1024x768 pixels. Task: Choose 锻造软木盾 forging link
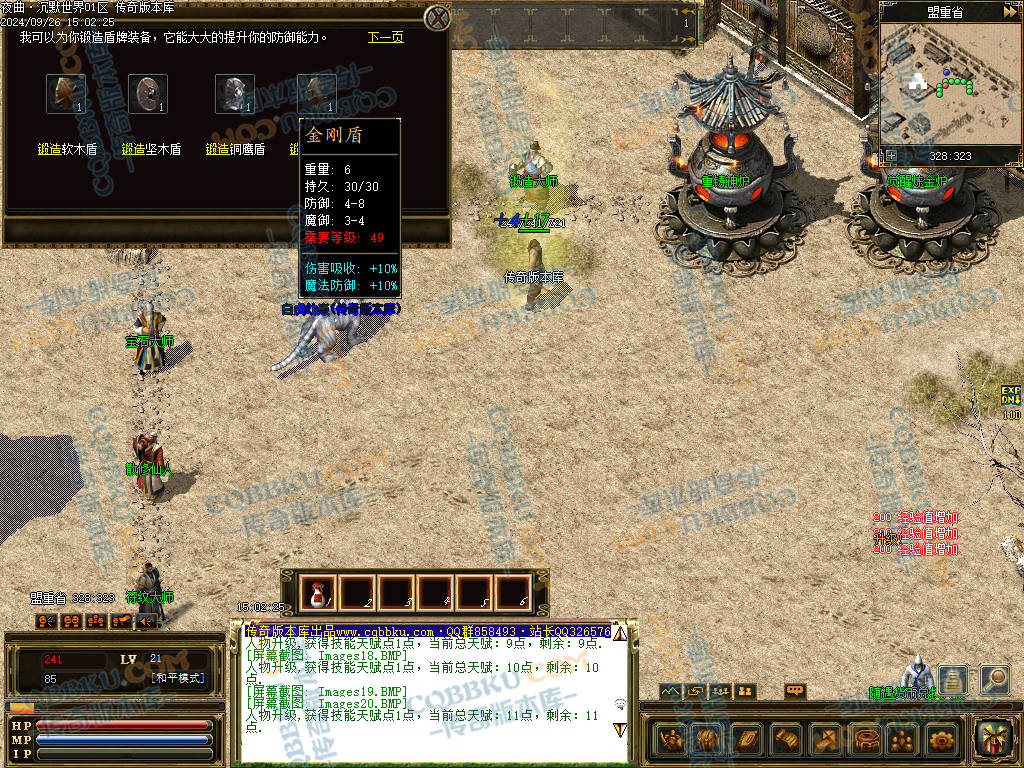click(67, 149)
